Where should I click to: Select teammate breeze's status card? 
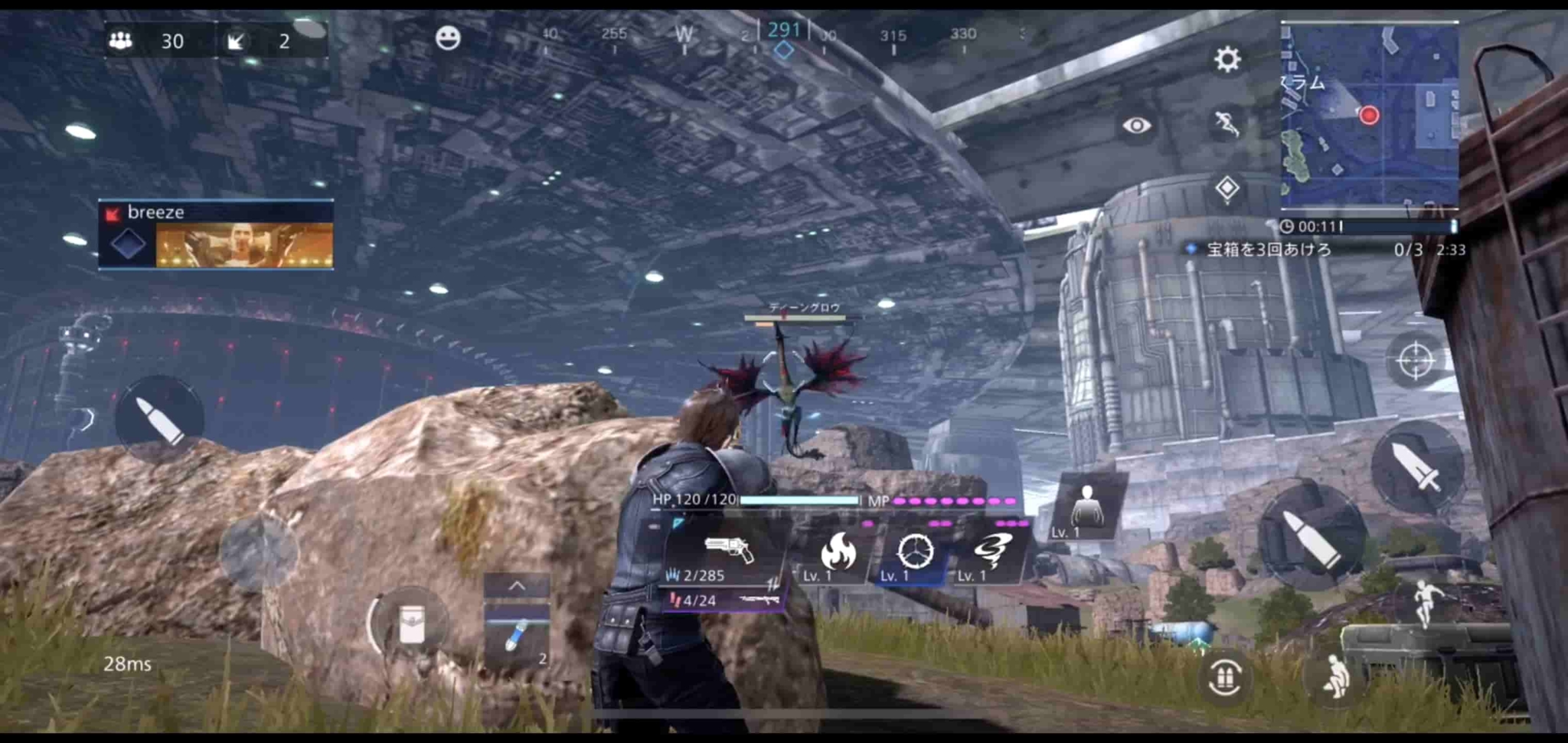point(215,234)
